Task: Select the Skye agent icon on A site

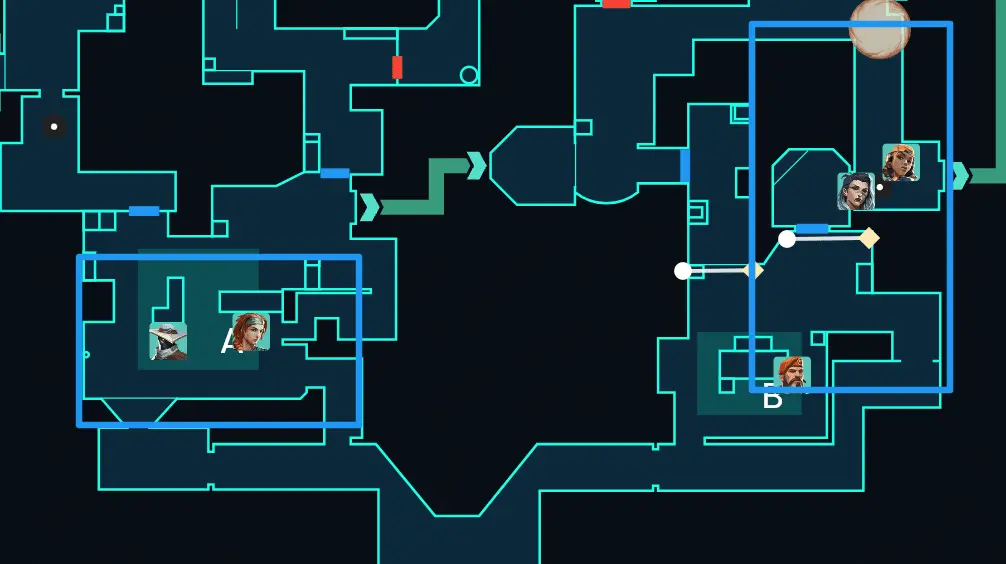Action: point(251,331)
